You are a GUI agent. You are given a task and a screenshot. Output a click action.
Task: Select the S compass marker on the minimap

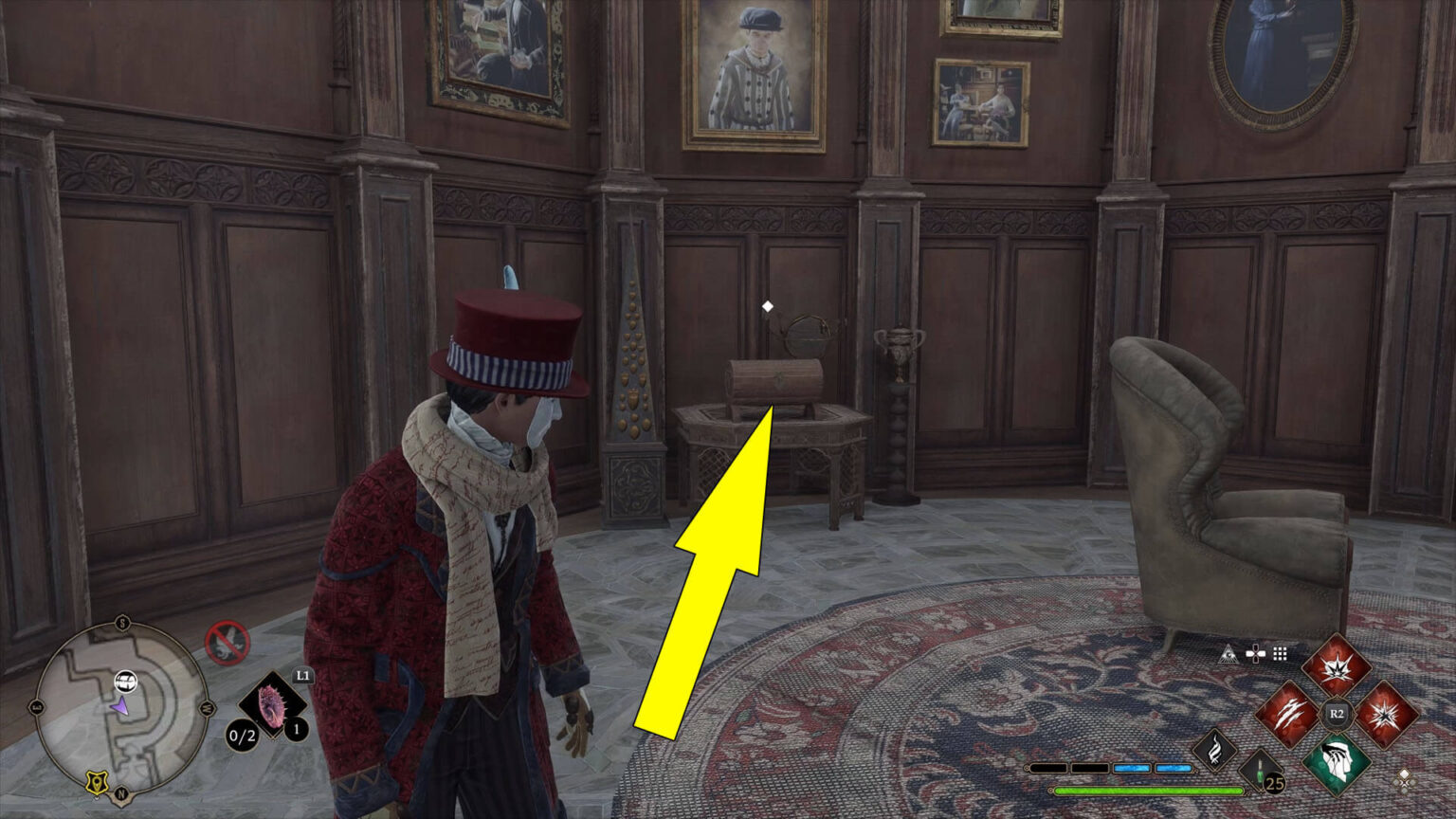[122, 622]
